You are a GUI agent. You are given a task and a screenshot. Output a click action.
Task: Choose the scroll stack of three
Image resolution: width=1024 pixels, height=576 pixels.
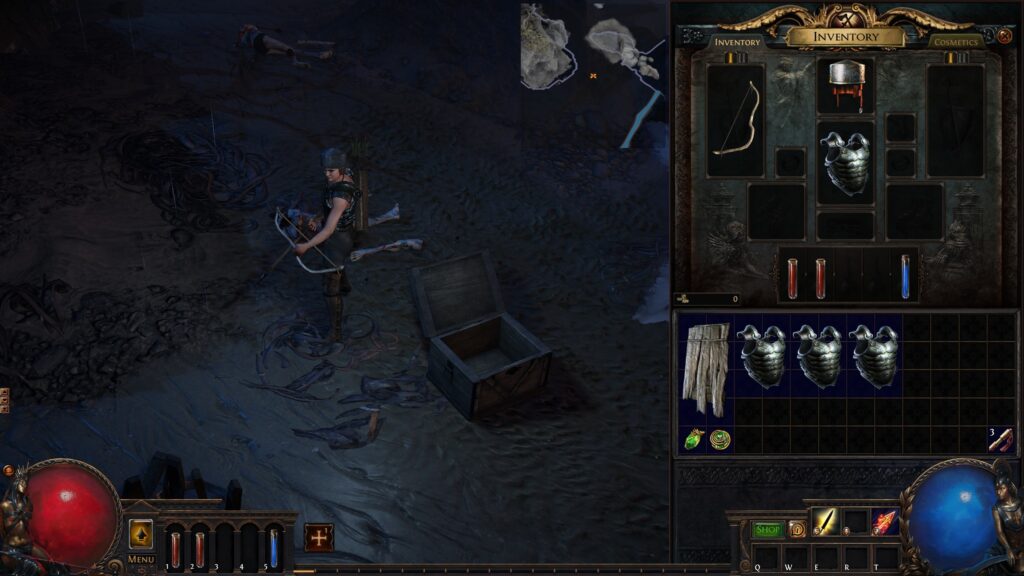pyautogui.click(x=1000, y=439)
